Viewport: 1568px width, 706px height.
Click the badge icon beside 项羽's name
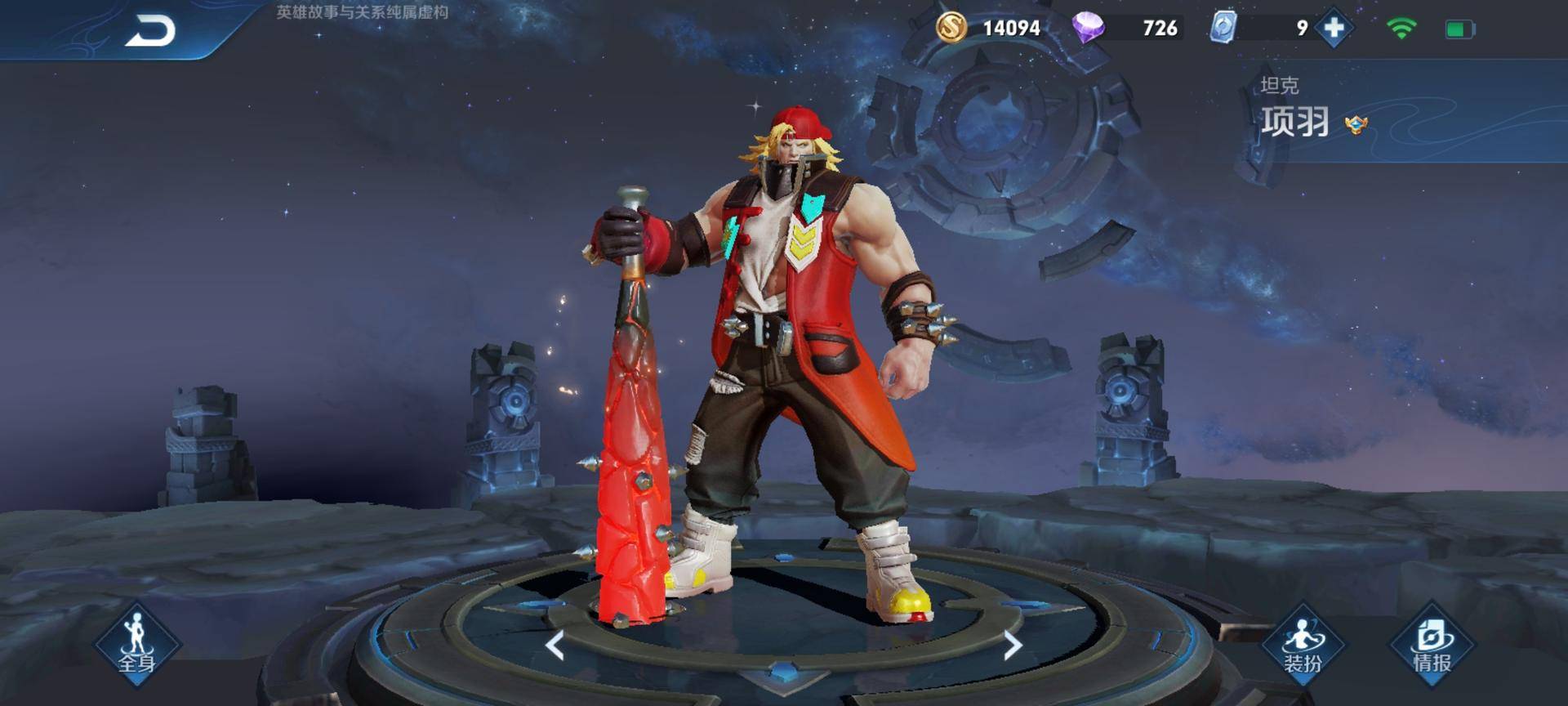click(1356, 125)
